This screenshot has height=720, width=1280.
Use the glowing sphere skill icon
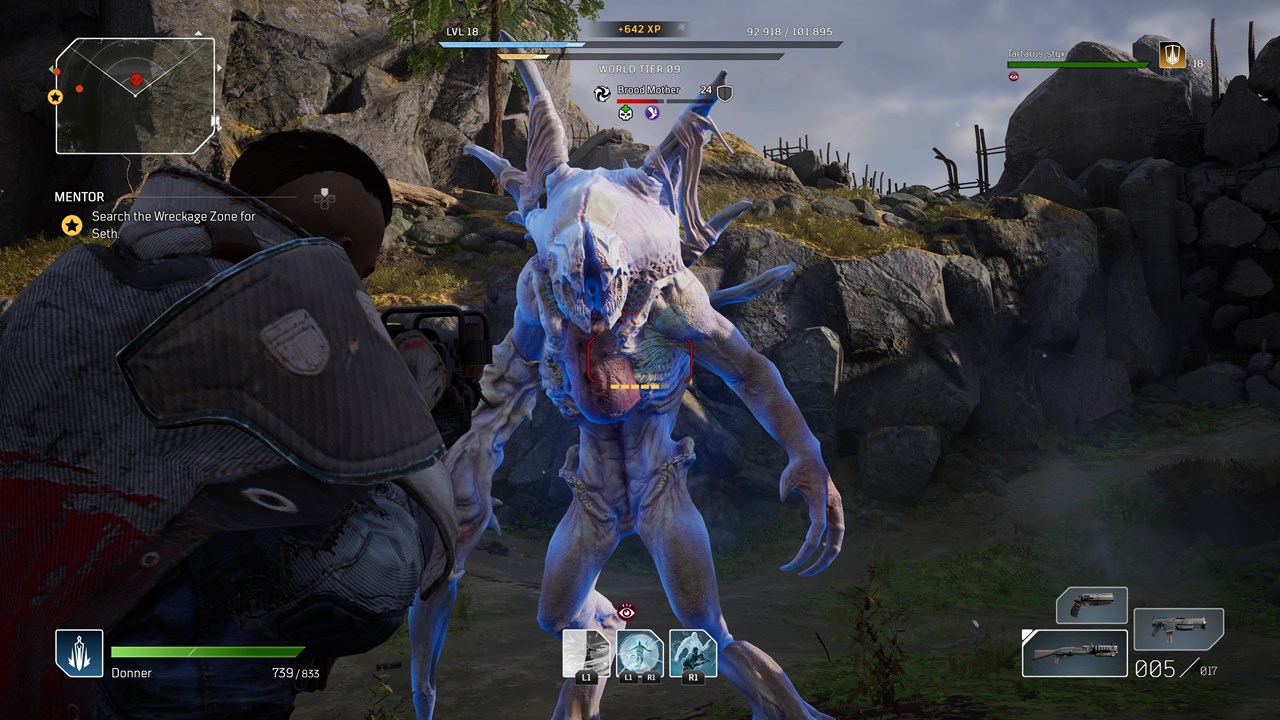pos(640,654)
